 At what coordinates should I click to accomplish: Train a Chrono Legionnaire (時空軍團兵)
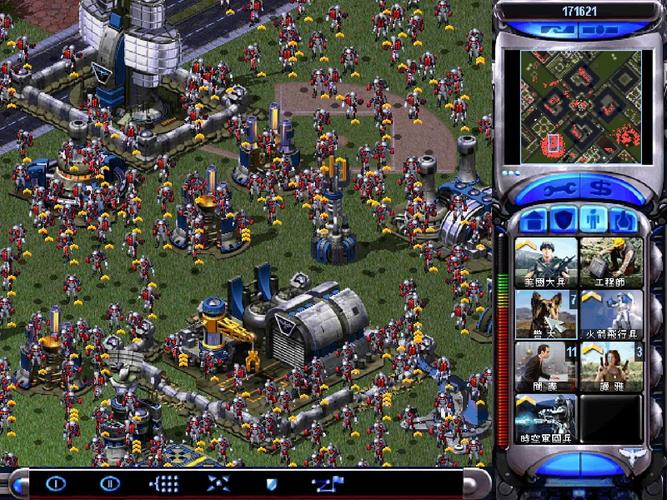[x=546, y=418]
